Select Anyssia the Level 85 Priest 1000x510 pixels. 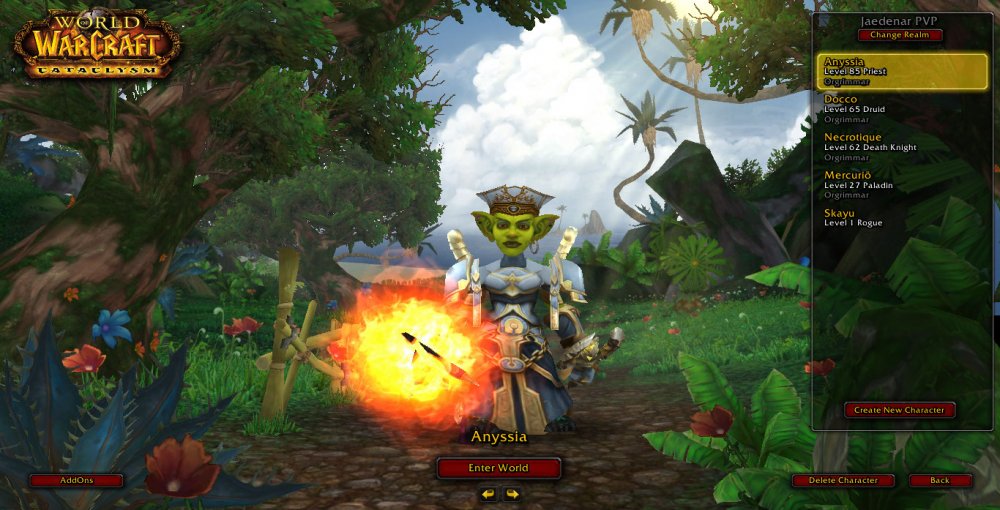pos(902,71)
